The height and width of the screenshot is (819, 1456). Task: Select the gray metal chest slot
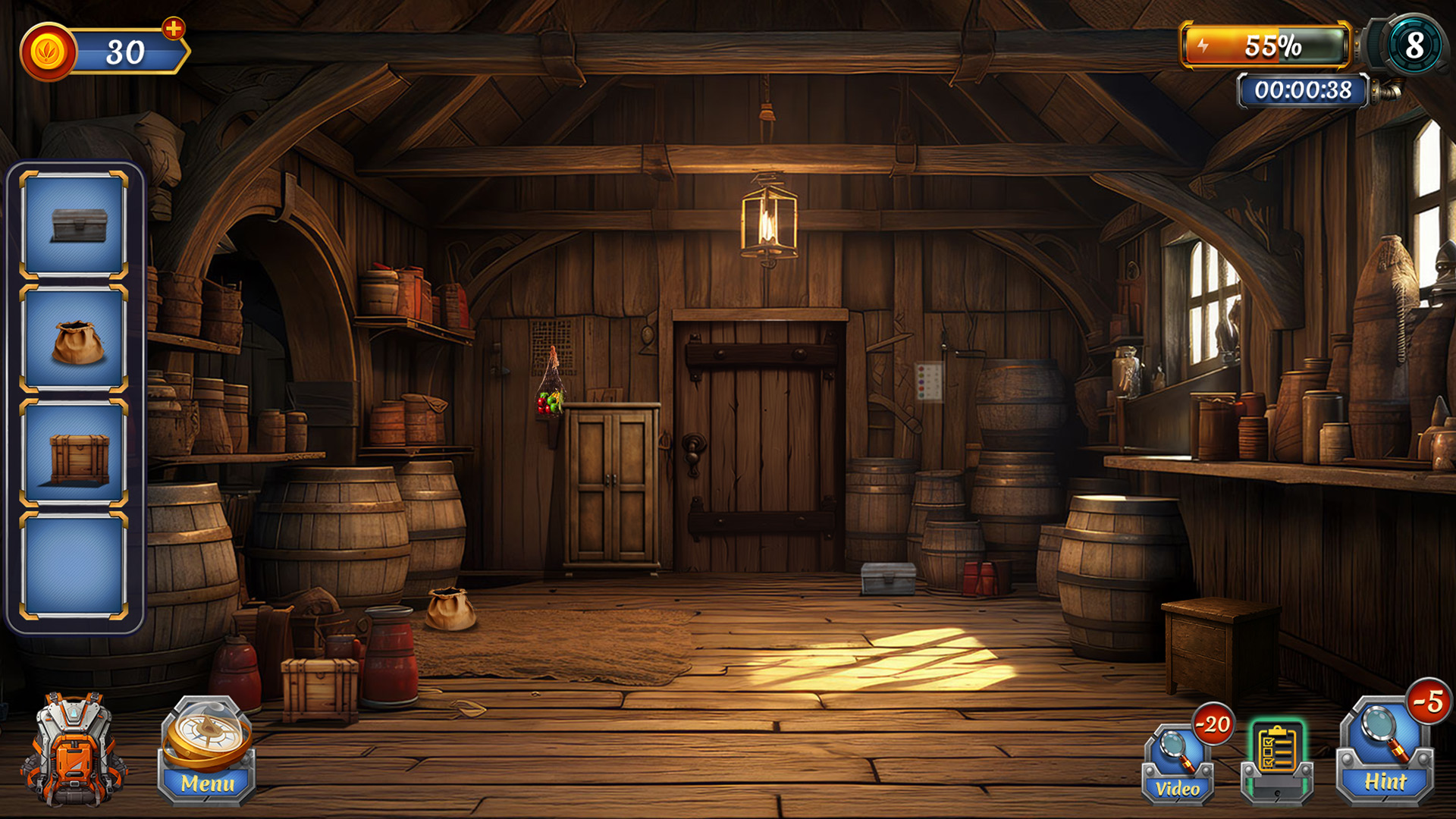point(74,224)
